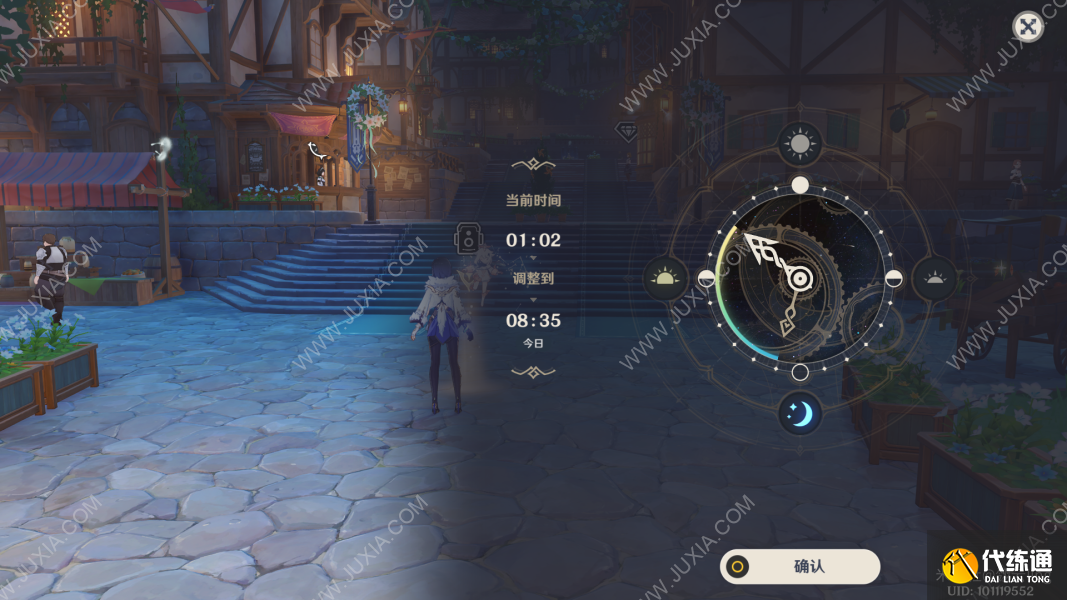Select the sunset icon on the clock
The height and width of the screenshot is (600, 1067).
pyautogui.click(x=935, y=278)
